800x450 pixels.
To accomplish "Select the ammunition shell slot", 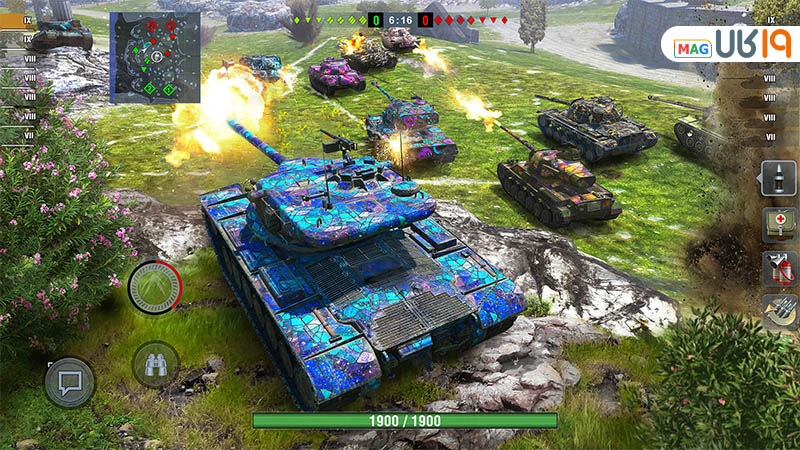I will (x=778, y=178).
